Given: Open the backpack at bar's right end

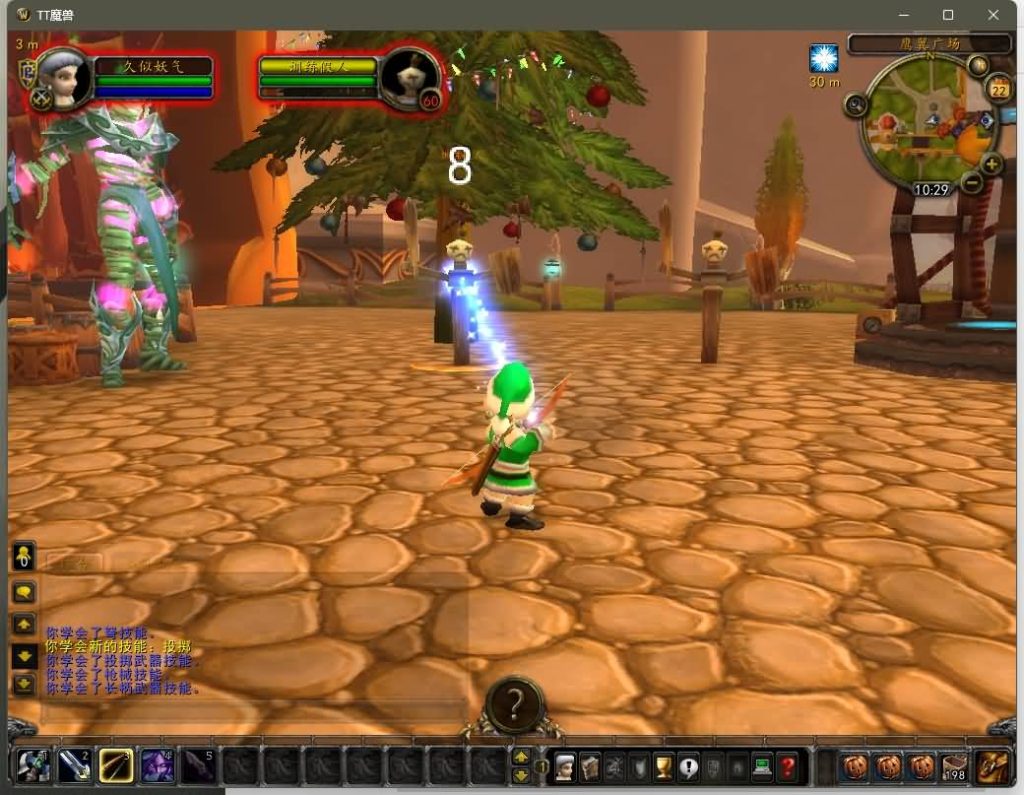Looking at the screenshot, I should 993,766.
